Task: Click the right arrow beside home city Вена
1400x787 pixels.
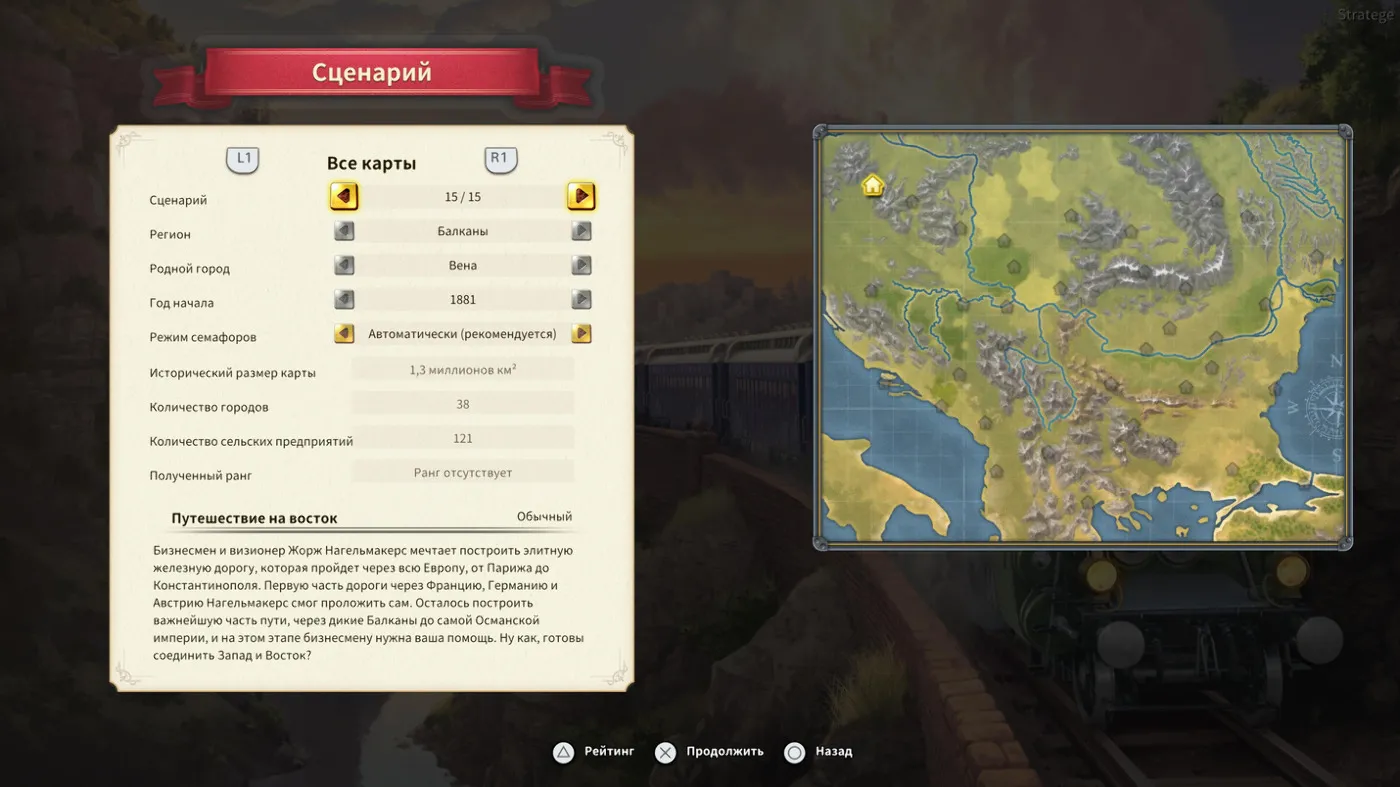Action: pos(581,266)
